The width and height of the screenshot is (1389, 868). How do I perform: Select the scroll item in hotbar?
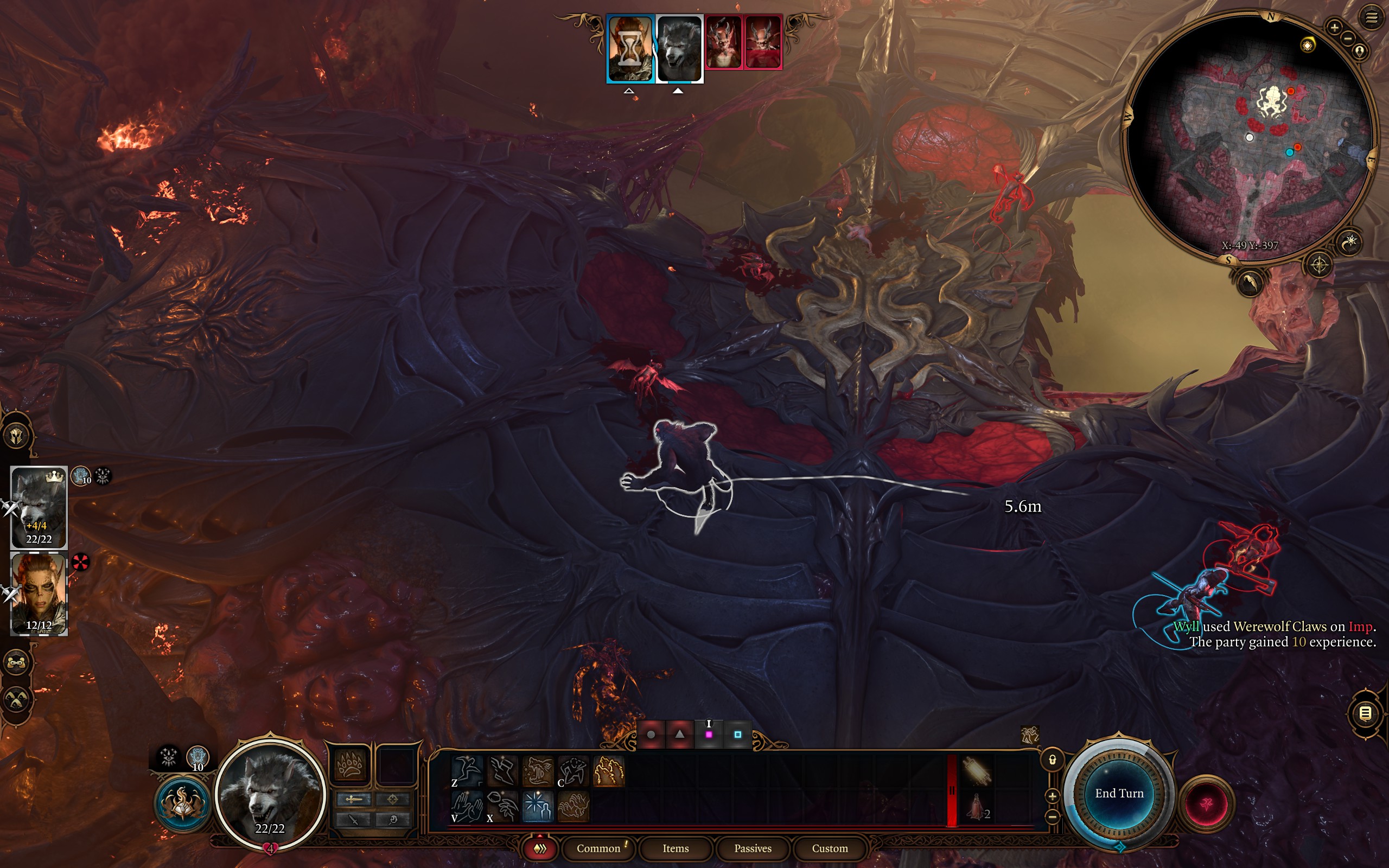(977, 770)
